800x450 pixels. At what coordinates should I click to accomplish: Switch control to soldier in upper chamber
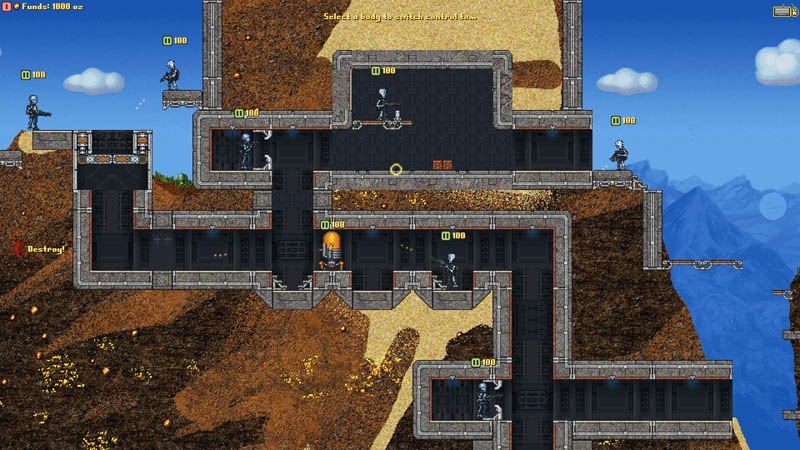point(382,104)
